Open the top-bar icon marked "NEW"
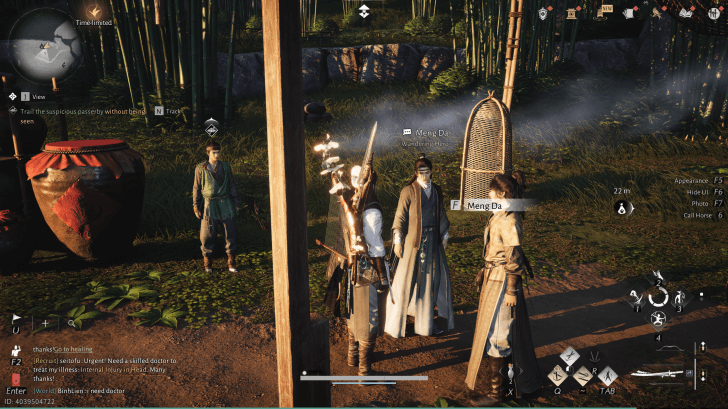The width and height of the screenshot is (728, 409). tap(606, 12)
